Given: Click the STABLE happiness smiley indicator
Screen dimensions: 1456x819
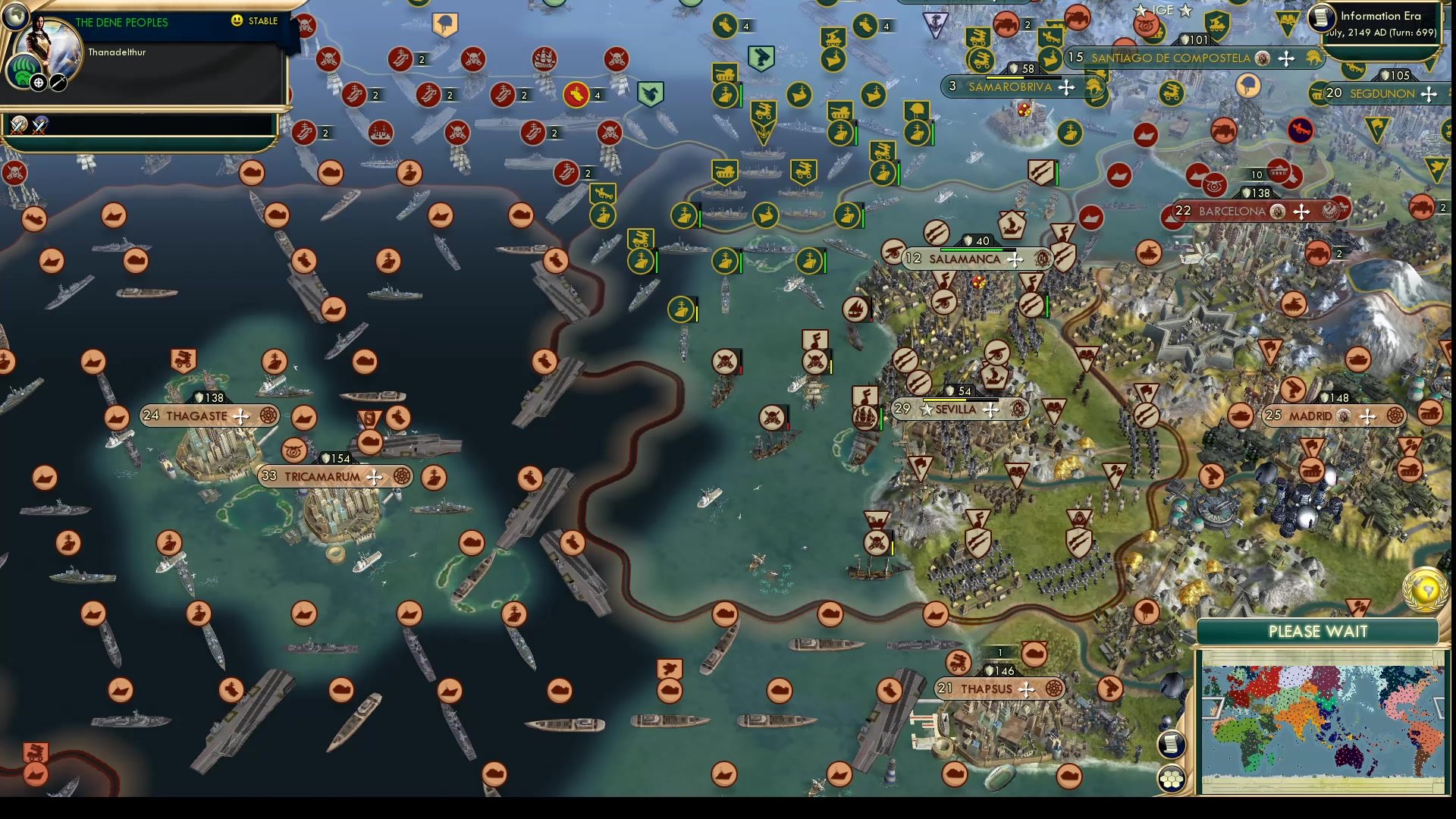Looking at the screenshot, I should 237,20.
